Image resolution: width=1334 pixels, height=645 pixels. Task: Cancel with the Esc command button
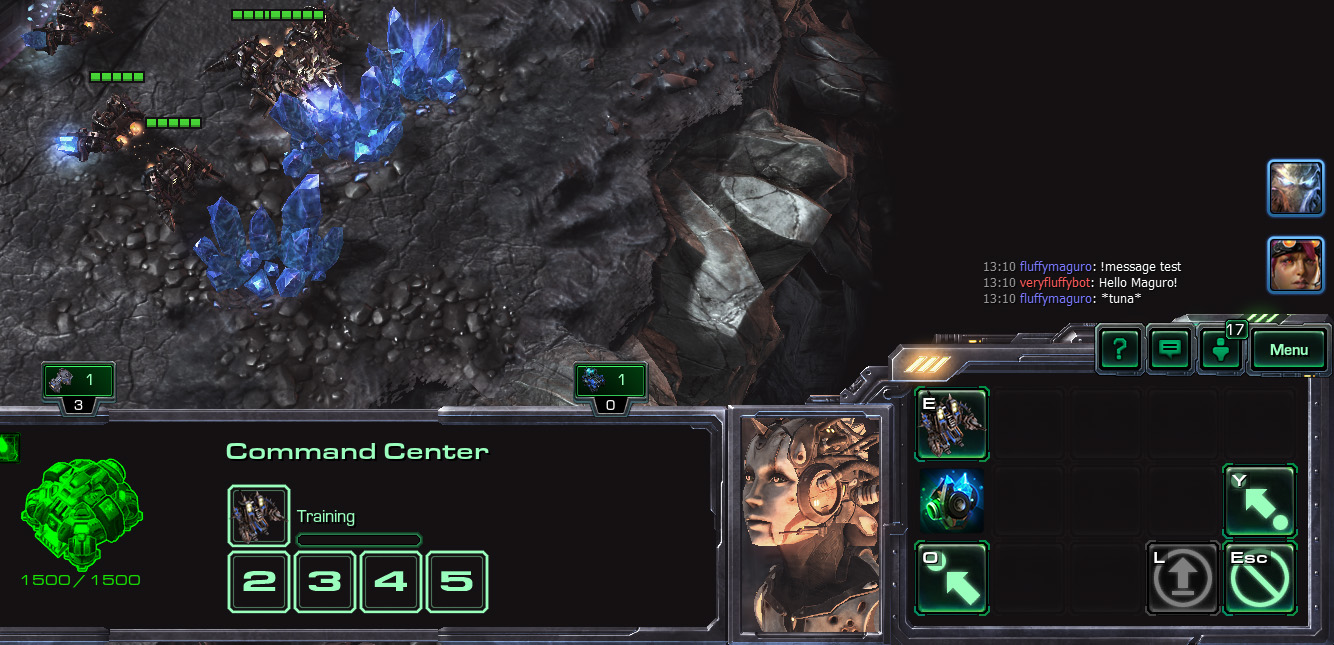1259,577
